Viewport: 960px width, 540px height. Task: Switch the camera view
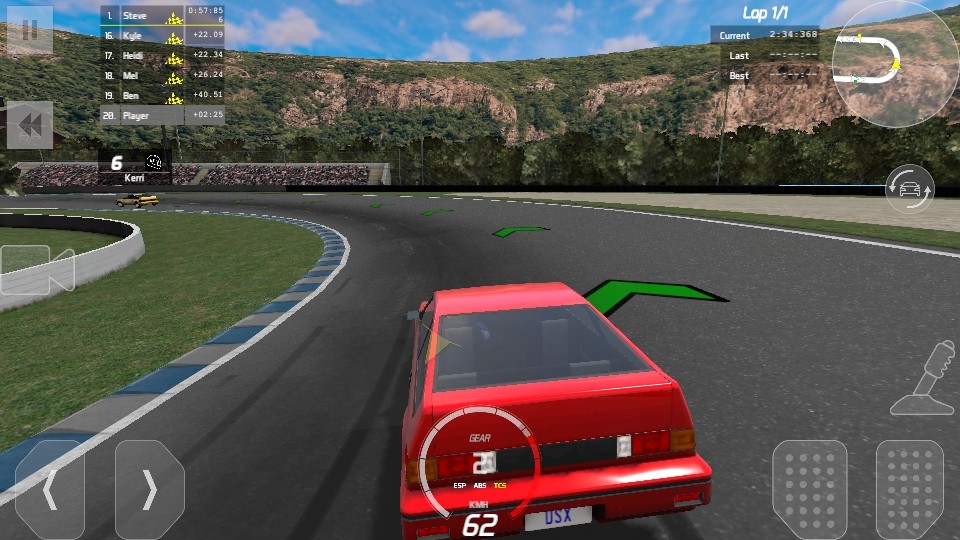pyautogui.click(x=37, y=270)
